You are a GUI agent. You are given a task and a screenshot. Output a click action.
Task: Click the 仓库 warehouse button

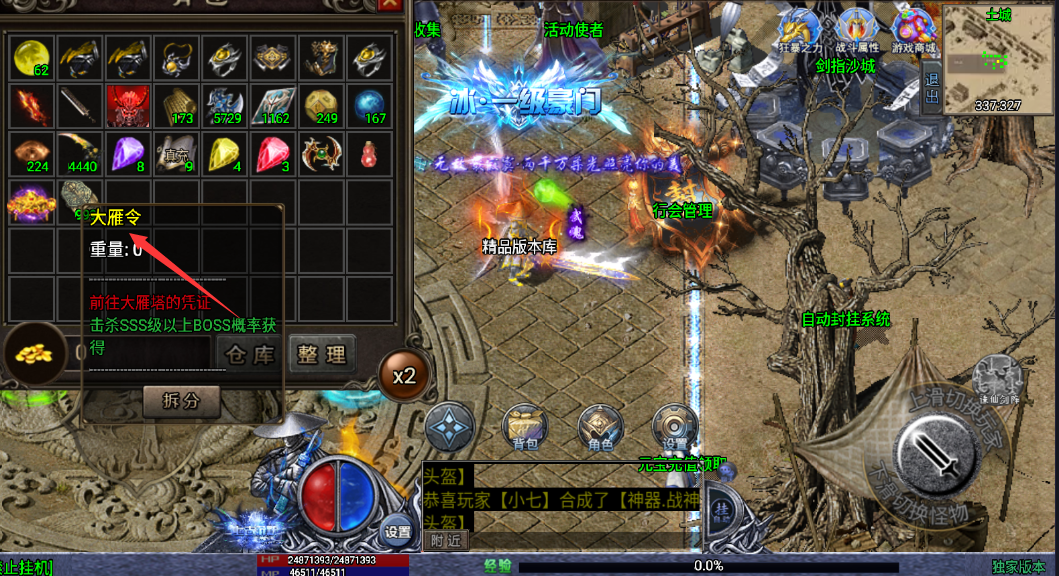(250, 354)
